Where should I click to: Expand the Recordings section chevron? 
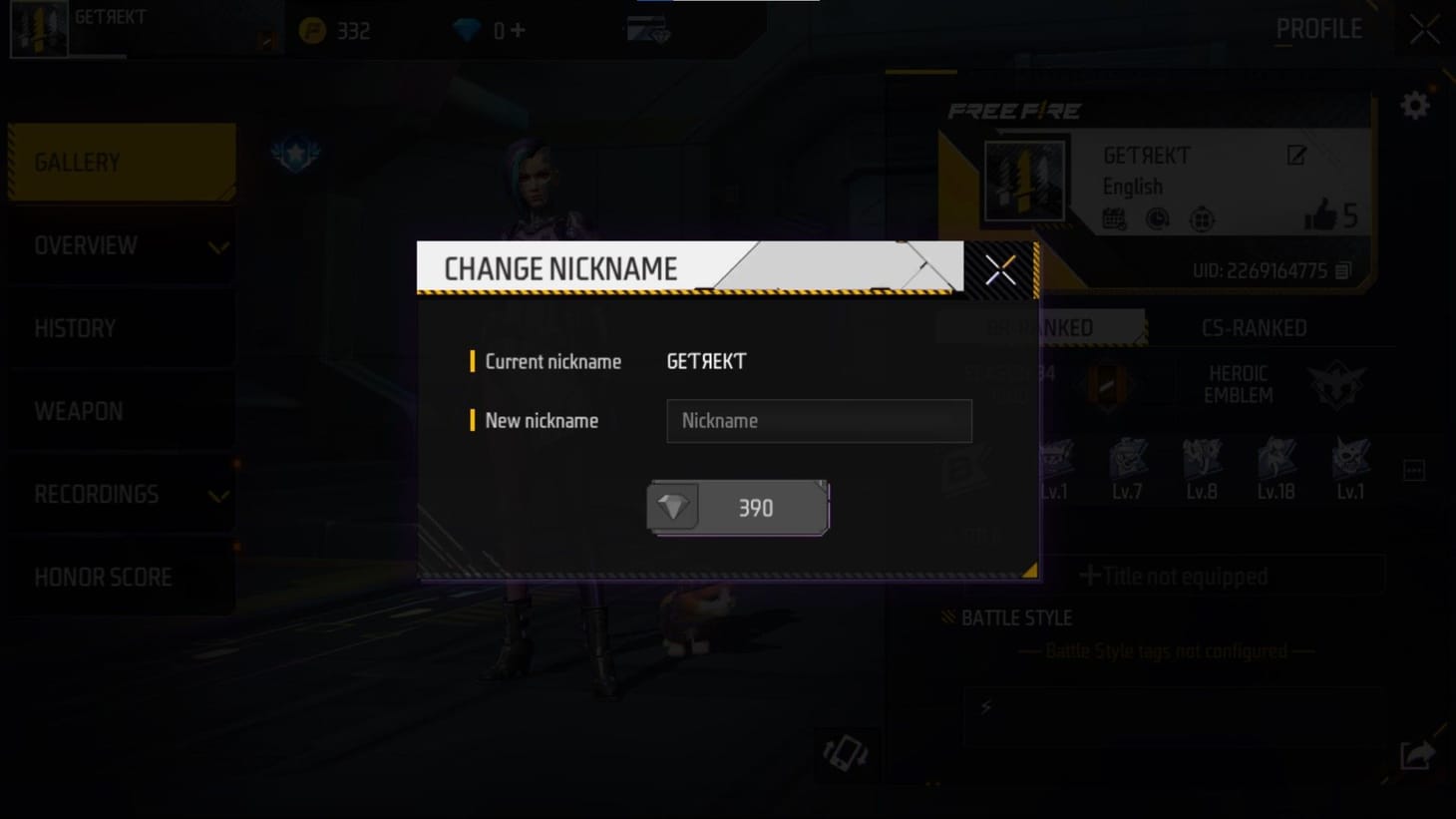(x=217, y=494)
